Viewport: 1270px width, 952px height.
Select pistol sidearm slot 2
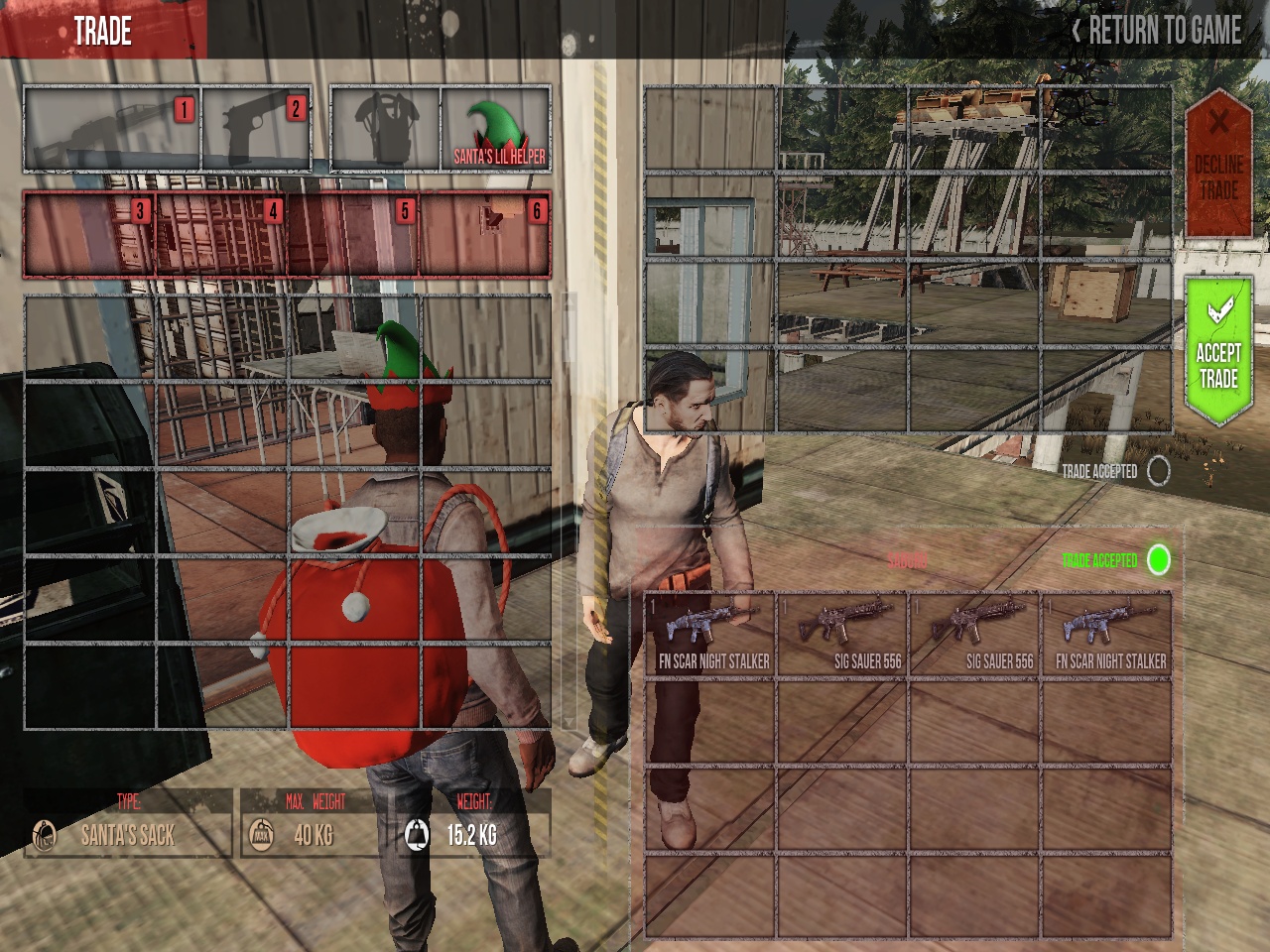(257, 130)
